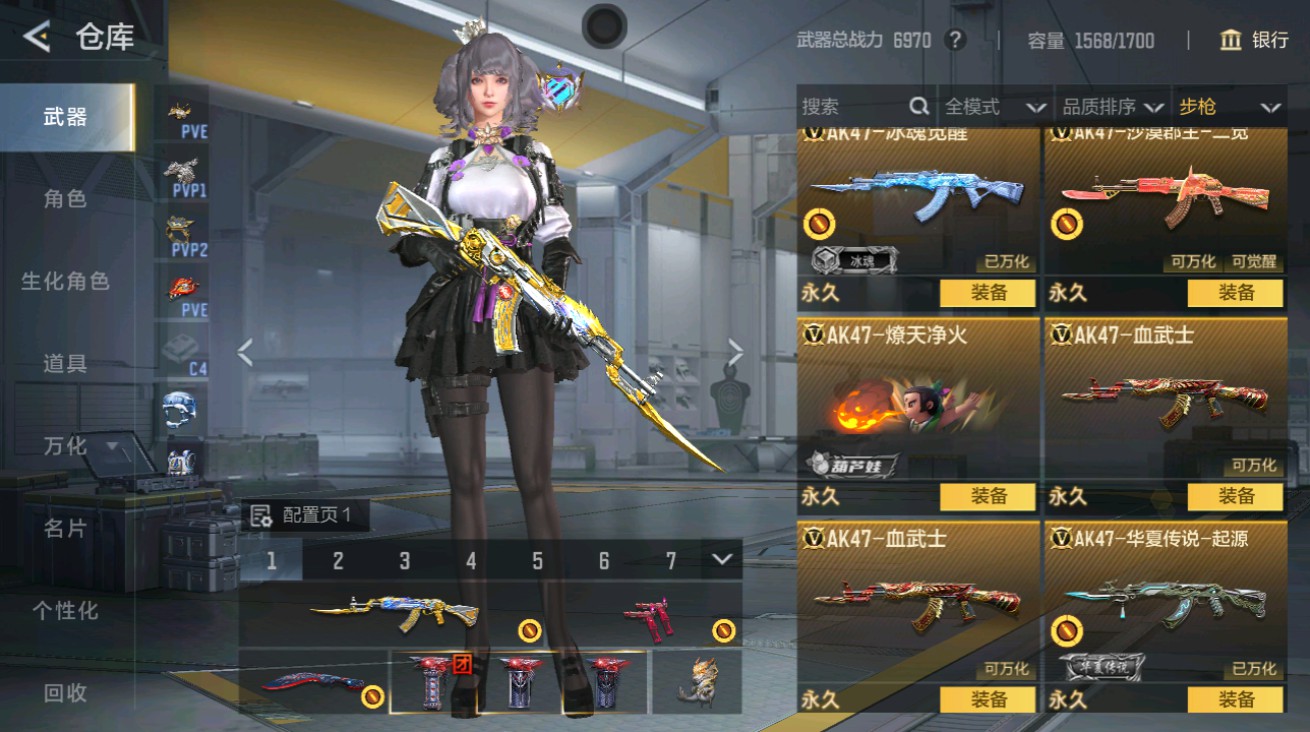Click the question mark beside 武器总战力
Viewport: 1310px width, 732px height.
pos(954,41)
